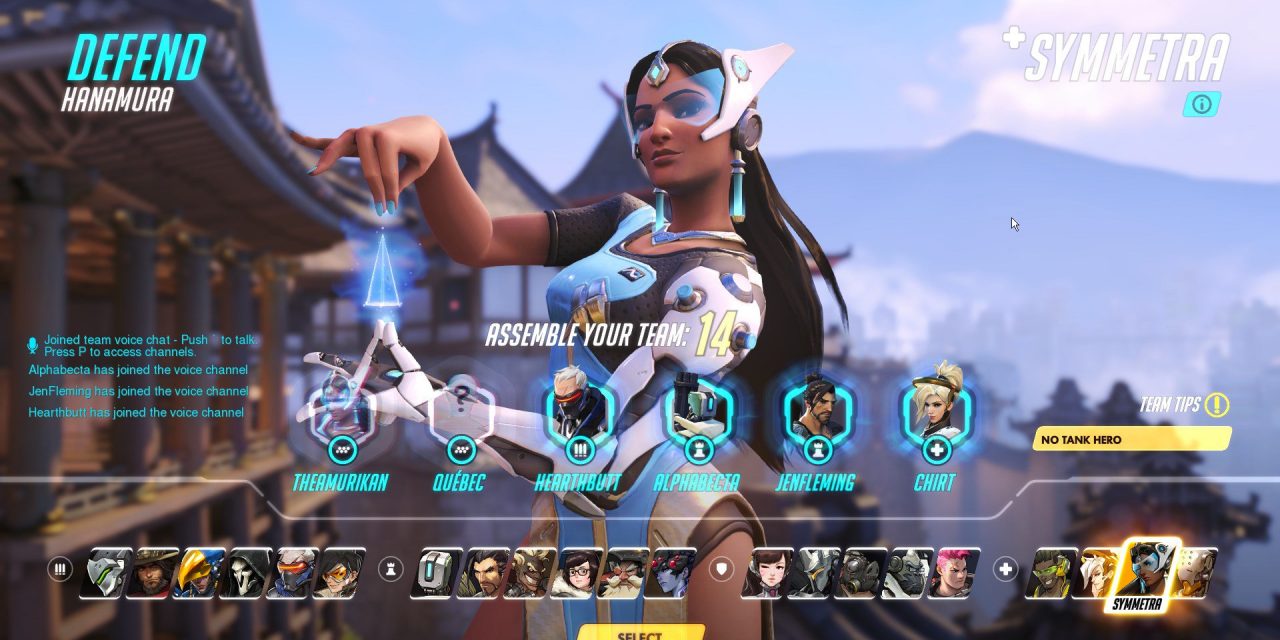Select Tracer from the offense heroes

[338, 572]
